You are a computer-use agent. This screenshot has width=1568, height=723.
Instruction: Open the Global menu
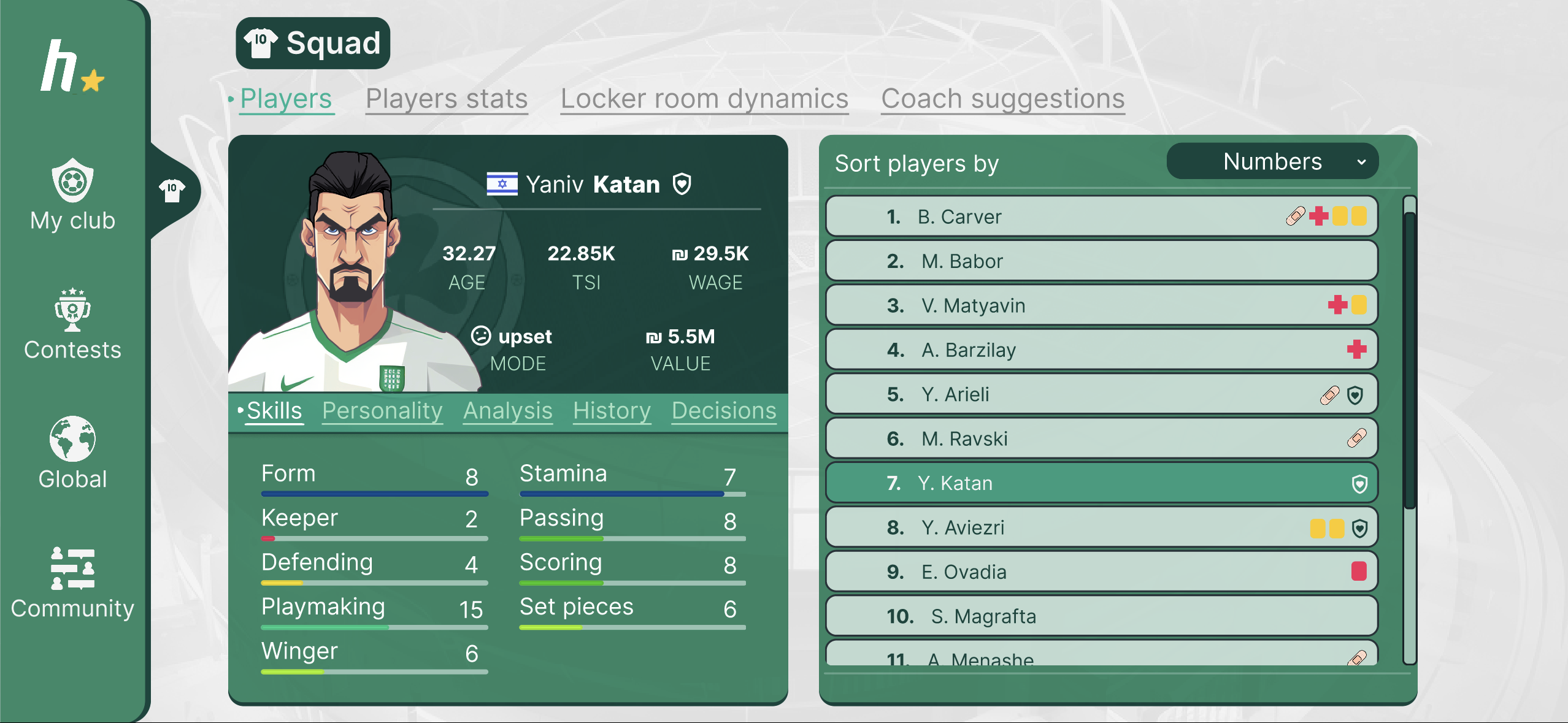click(x=72, y=453)
